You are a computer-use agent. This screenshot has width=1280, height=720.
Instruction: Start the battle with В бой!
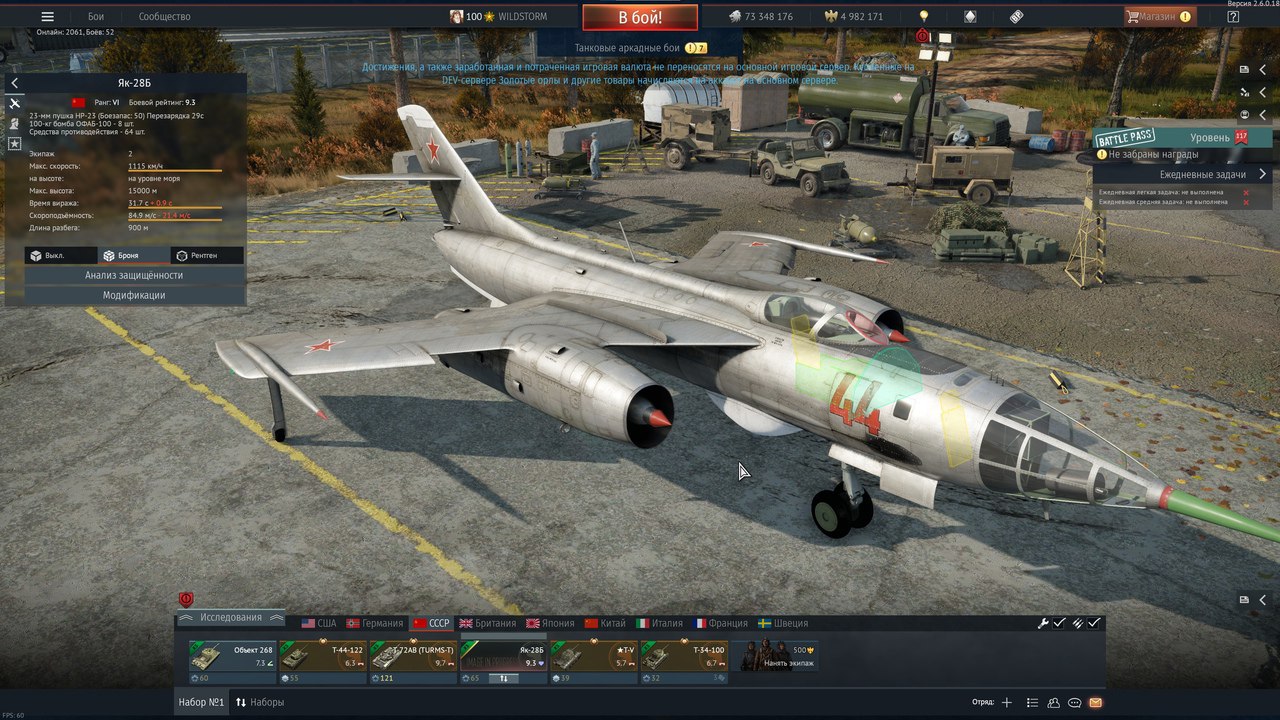point(640,17)
